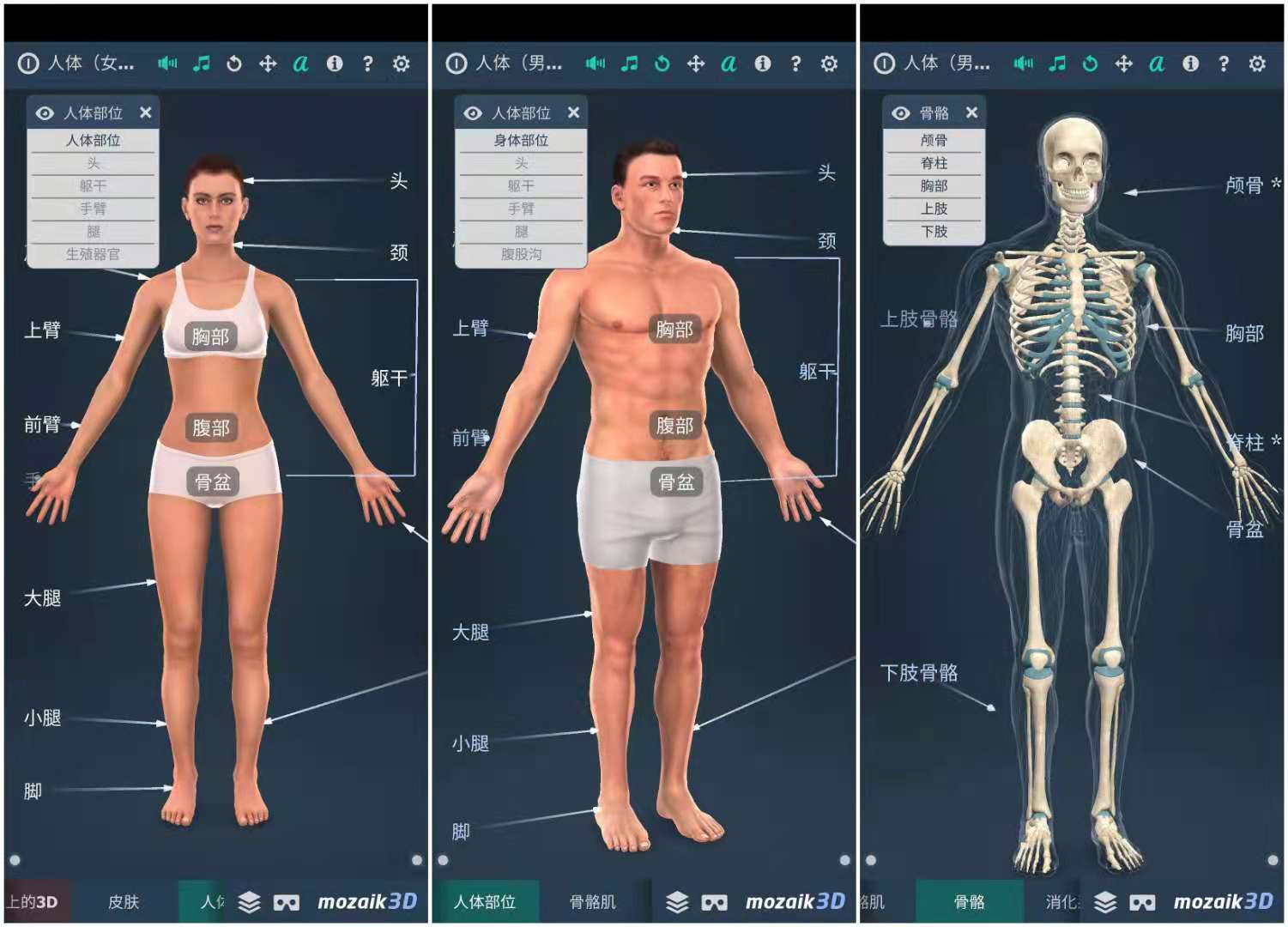
Task: Toggle annotation labels with the 'a' icon
Action: coord(300,64)
